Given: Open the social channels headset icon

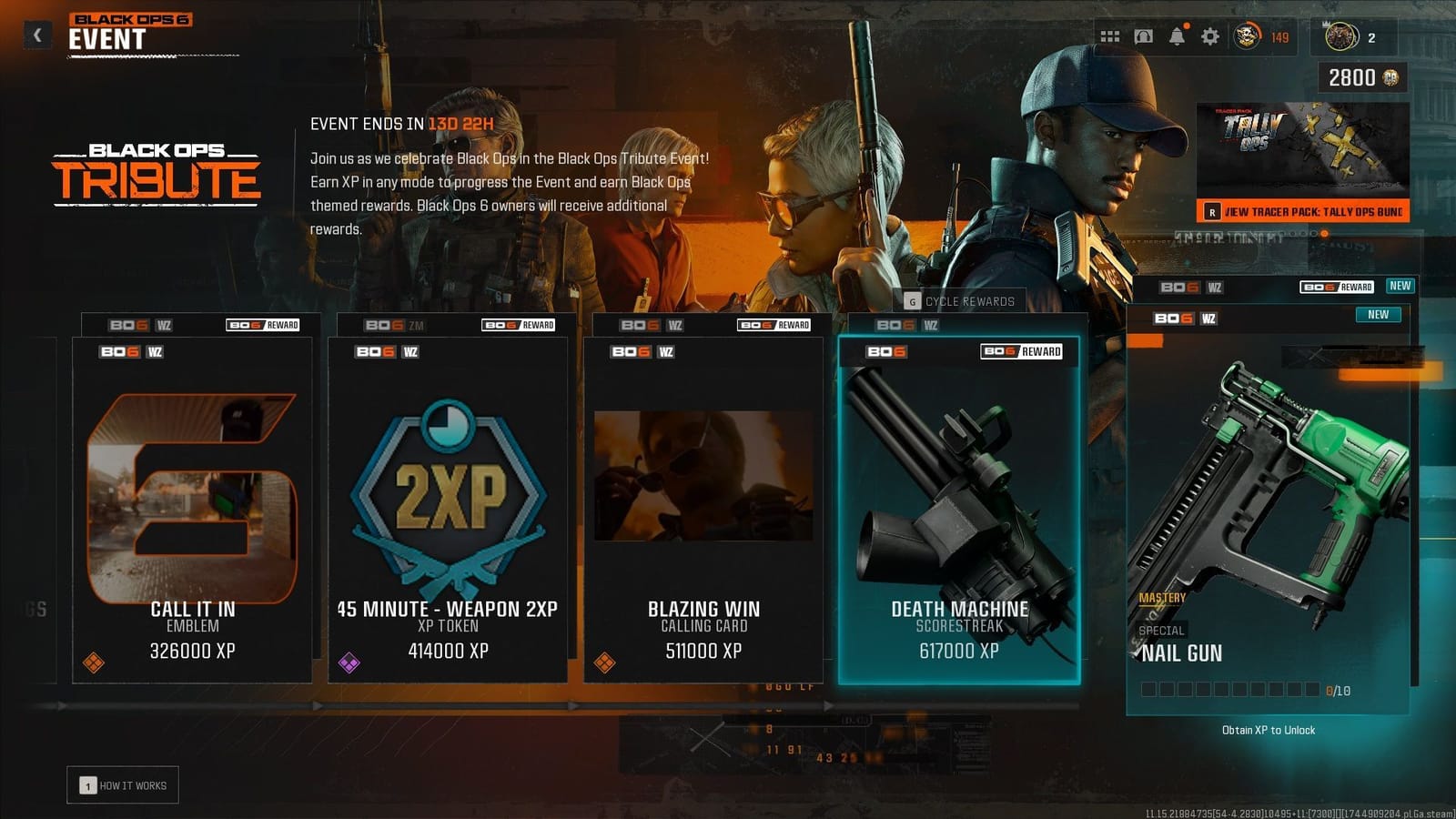Looking at the screenshot, I should pyautogui.click(x=1142, y=35).
